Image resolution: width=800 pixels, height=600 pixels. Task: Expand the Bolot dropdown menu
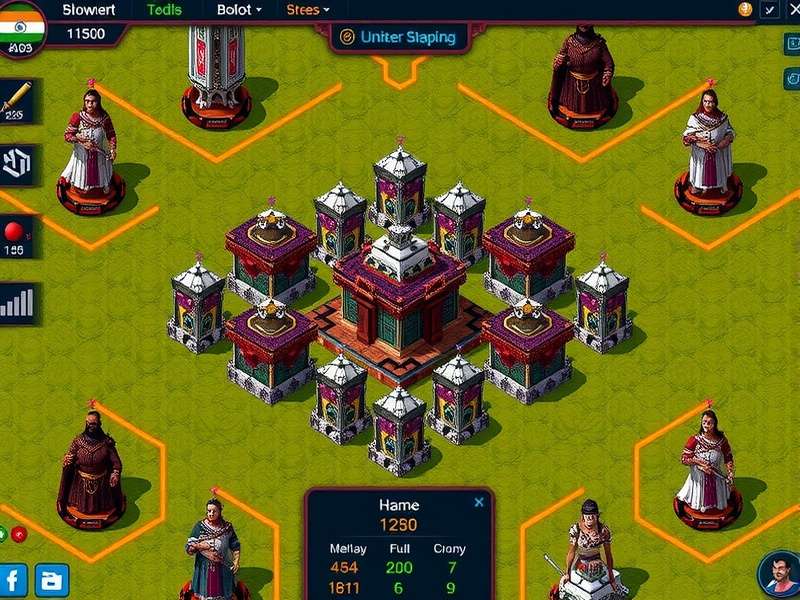pyautogui.click(x=239, y=10)
